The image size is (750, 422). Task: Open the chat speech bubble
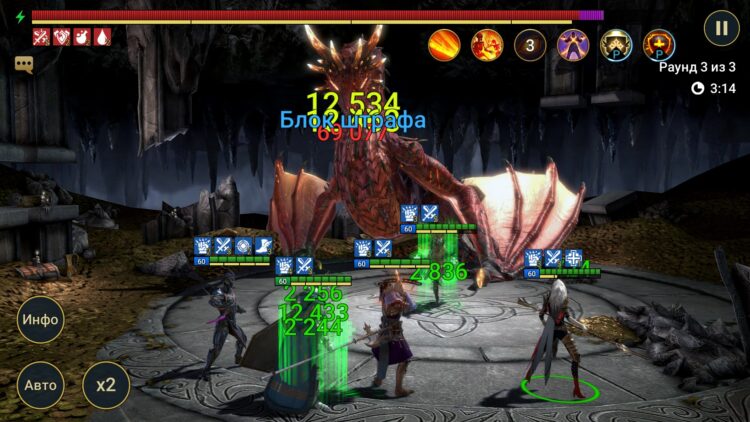[24, 64]
